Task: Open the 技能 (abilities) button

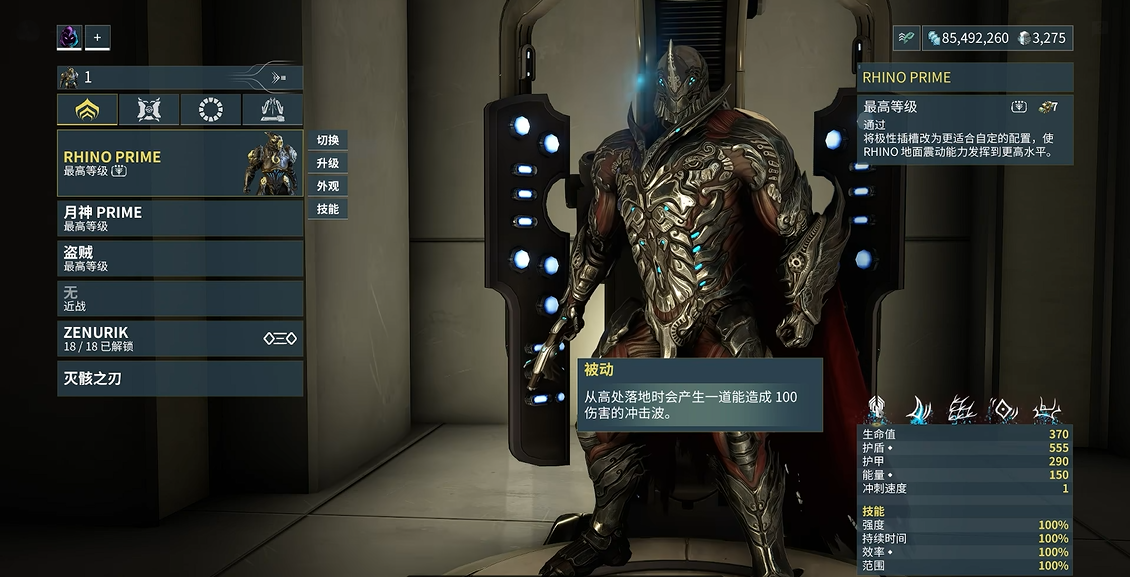Action: point(327,209)
